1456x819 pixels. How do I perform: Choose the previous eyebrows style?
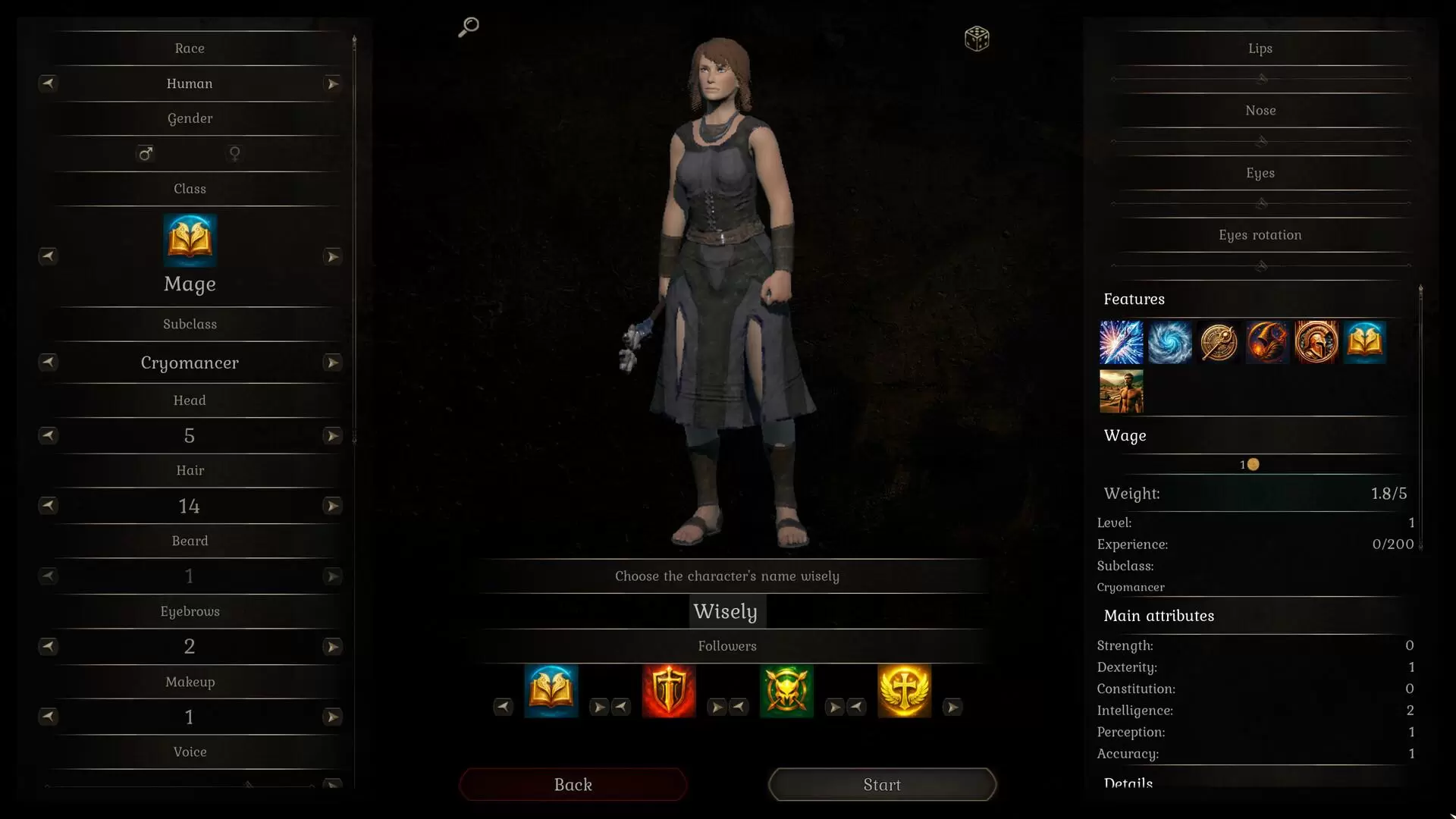[48, 647]
